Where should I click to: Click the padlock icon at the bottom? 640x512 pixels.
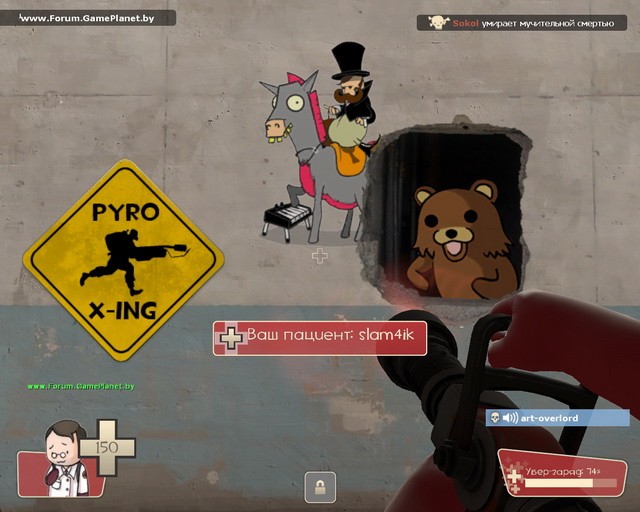[320, 487]
